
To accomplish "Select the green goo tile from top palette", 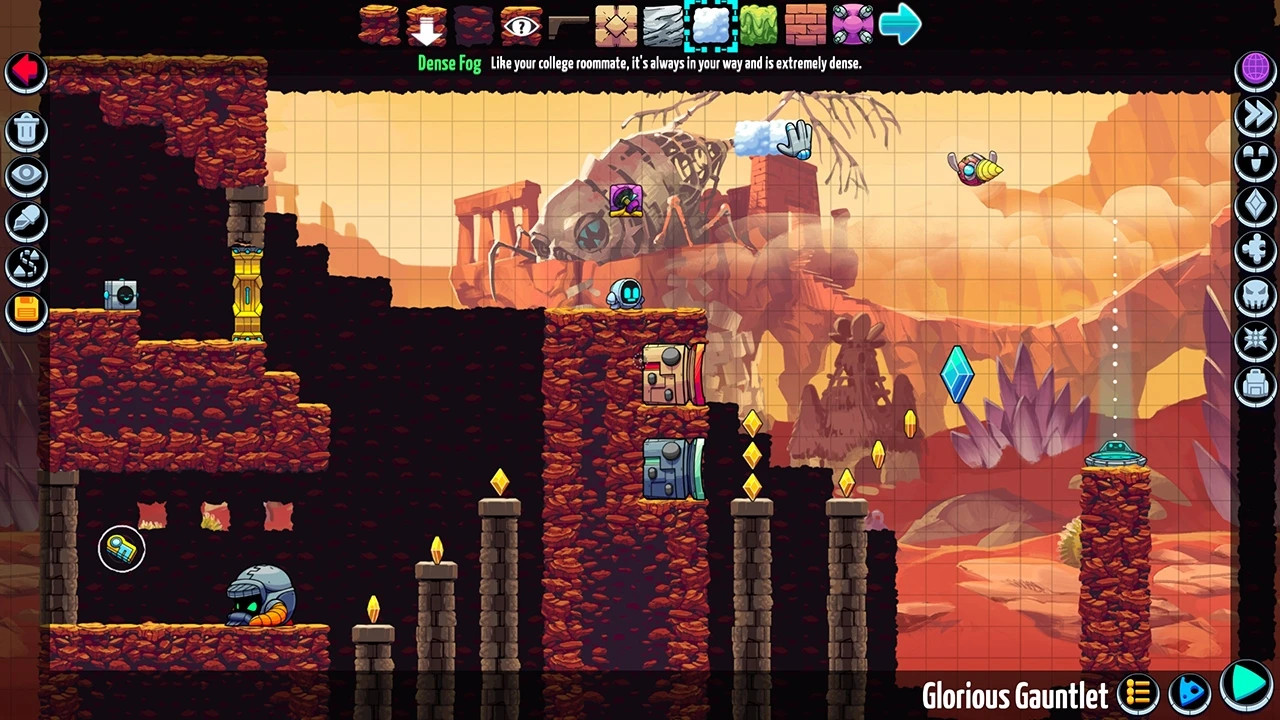I will coord(759,26).
